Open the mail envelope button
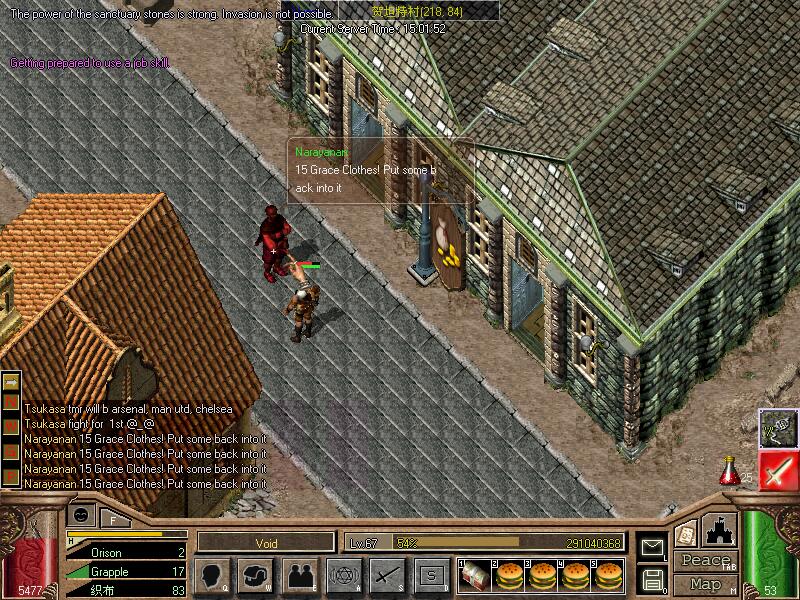800x600 pixels. coord(652,546)
